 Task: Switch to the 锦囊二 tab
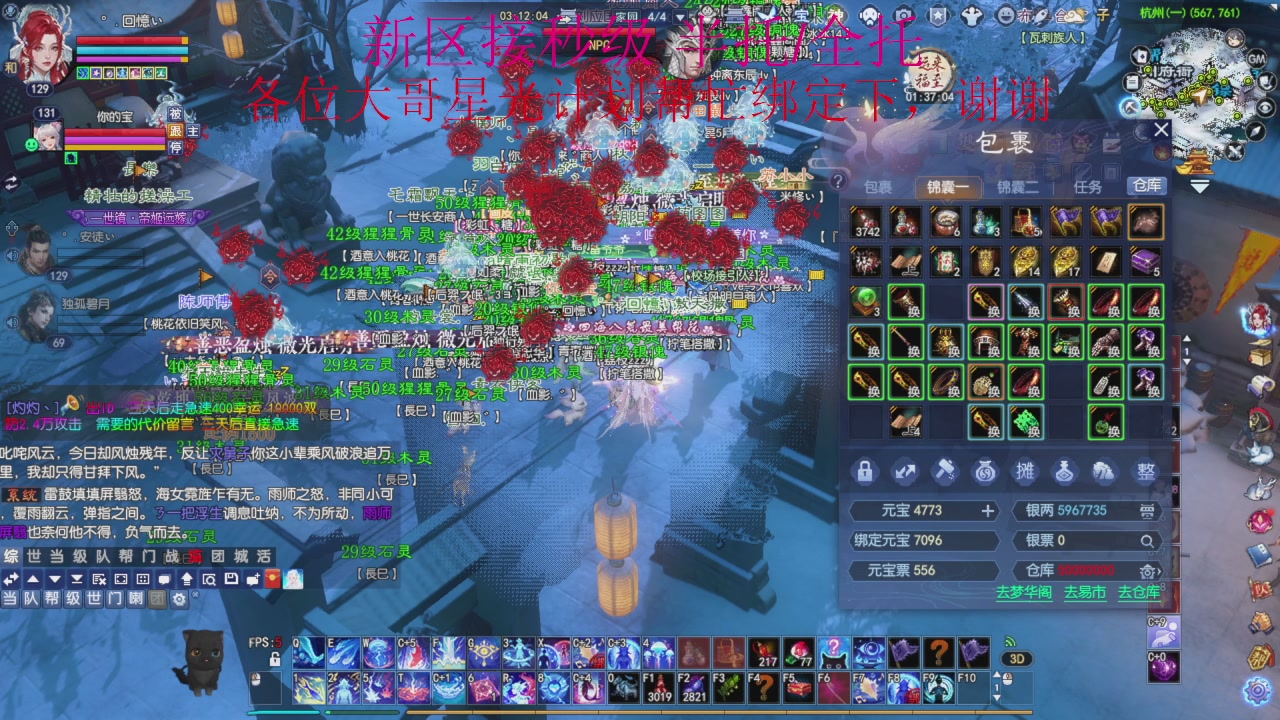[x=1018, y=186]
